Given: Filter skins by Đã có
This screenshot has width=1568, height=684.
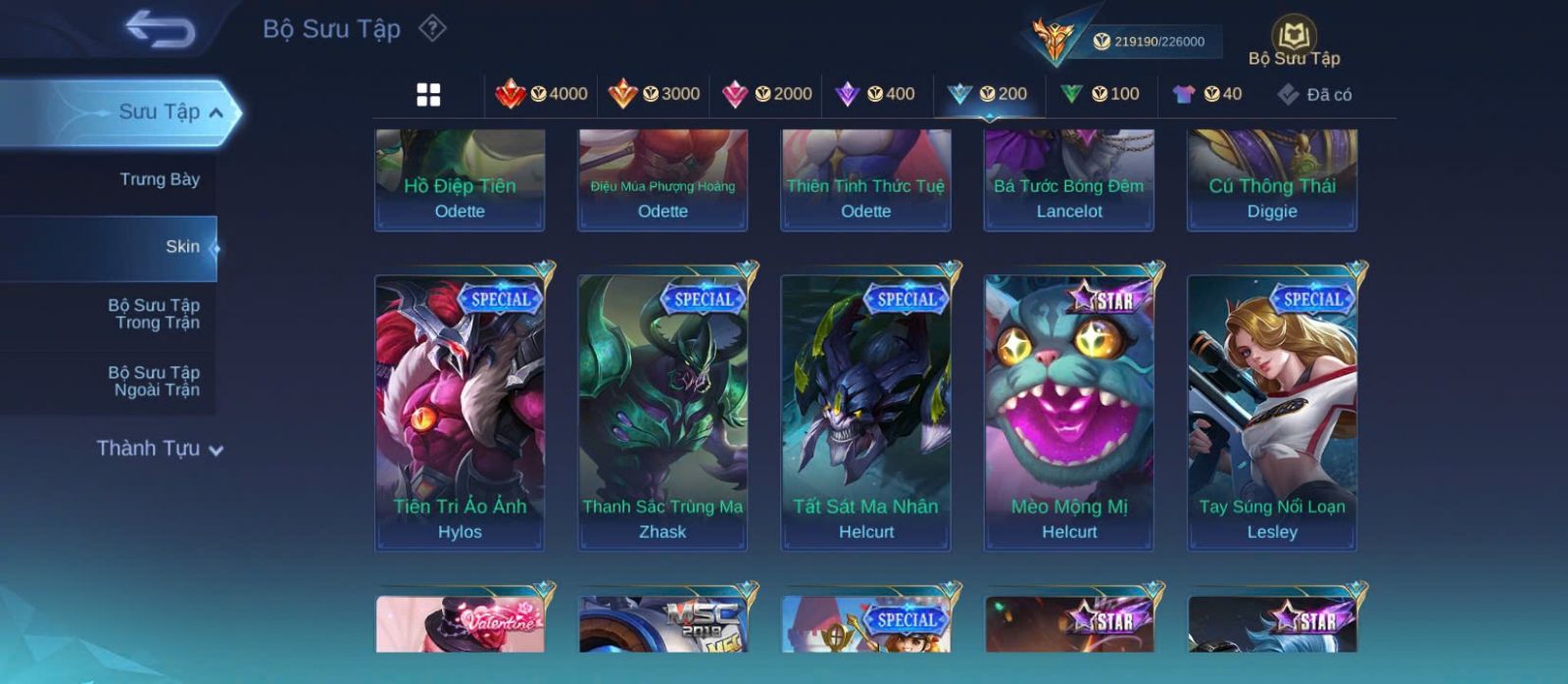Looking at the screenshot, I should [1314, 94].
